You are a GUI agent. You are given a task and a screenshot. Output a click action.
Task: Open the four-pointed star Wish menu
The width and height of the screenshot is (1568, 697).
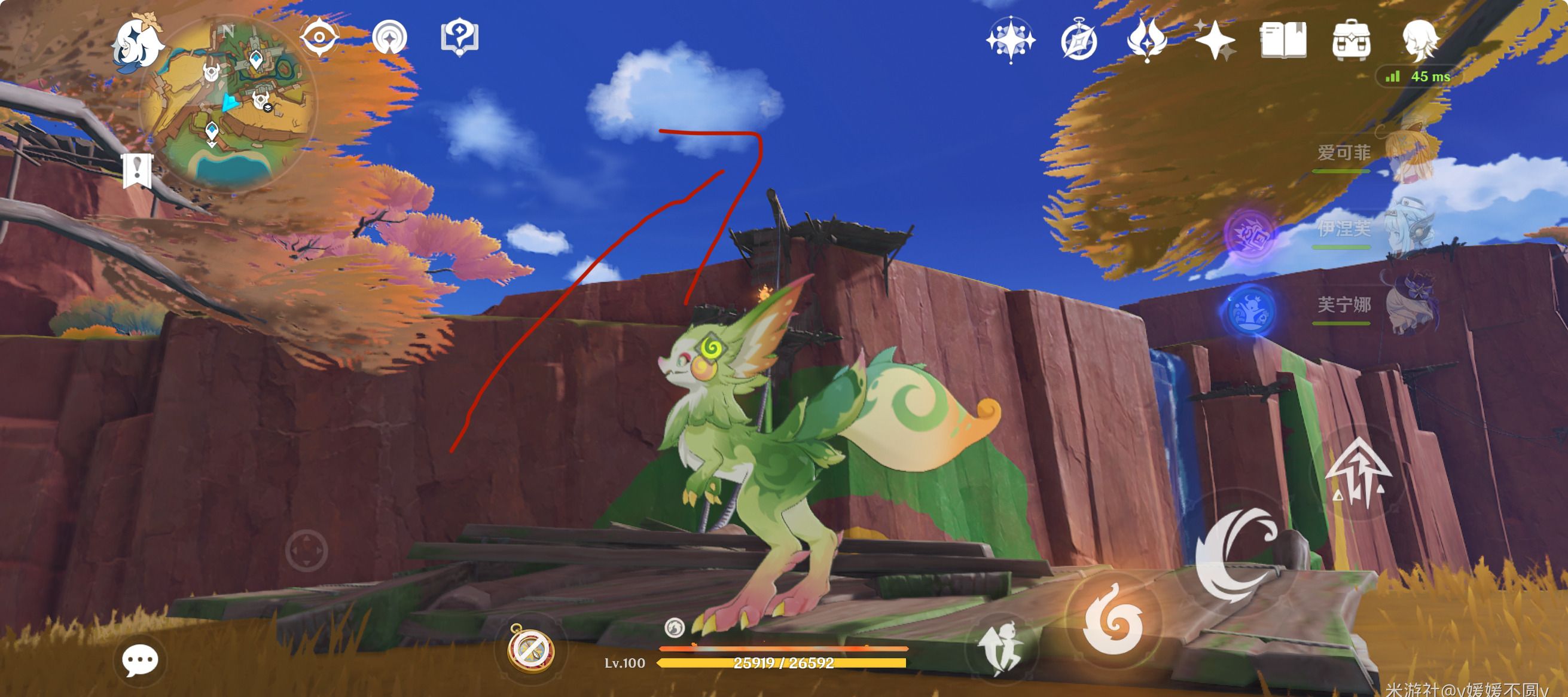pos(1215,40)
